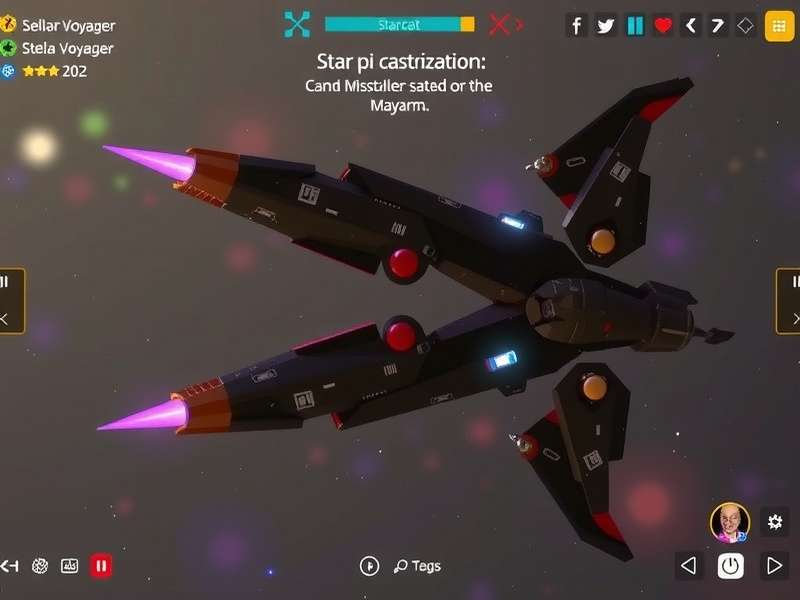This screenshot has height=600, width=800.
Task: Go to previous ship with left triangle
Action: [688, 566]
